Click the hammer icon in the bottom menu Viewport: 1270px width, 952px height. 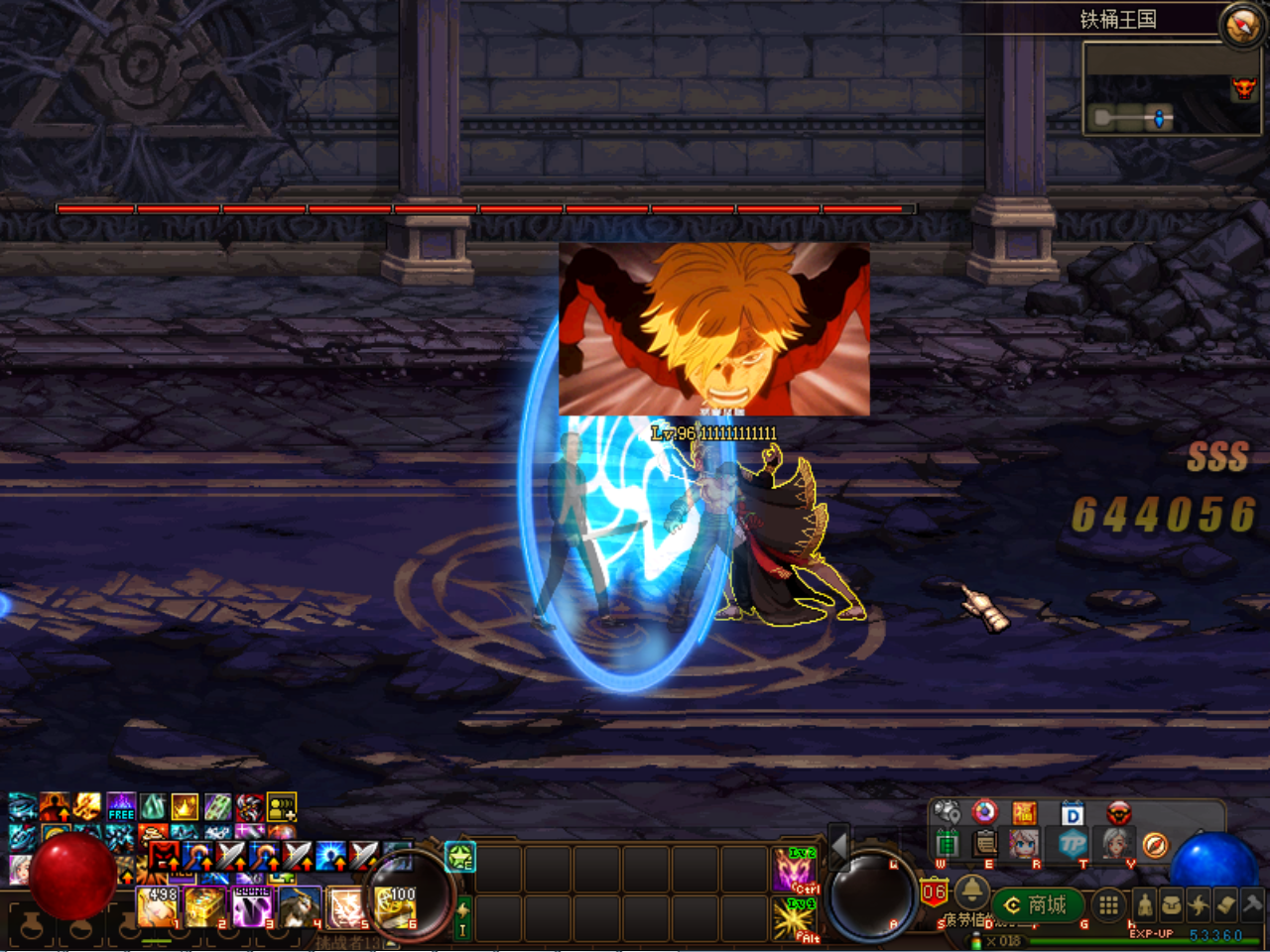click(1253, 903)
